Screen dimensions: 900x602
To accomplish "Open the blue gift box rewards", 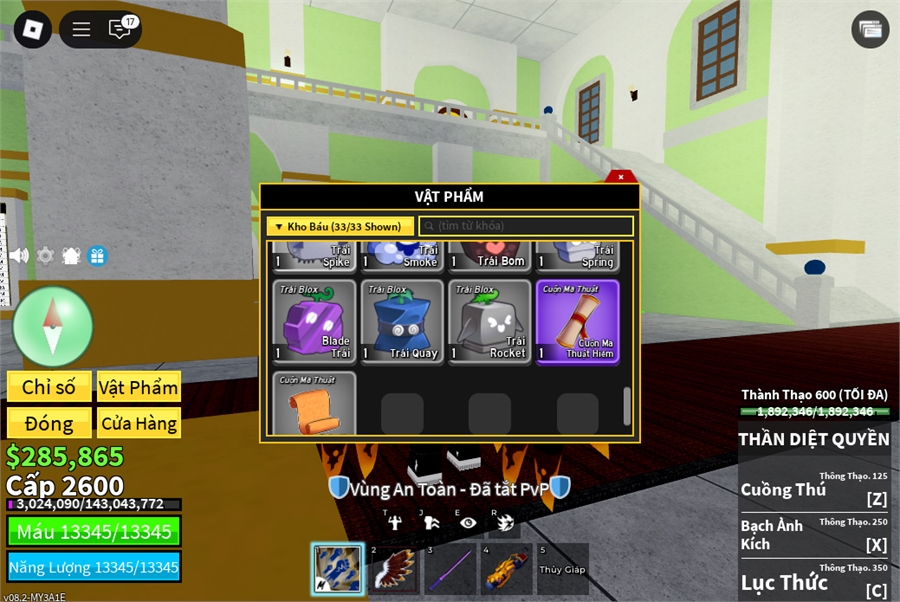I will pos(97,255).
